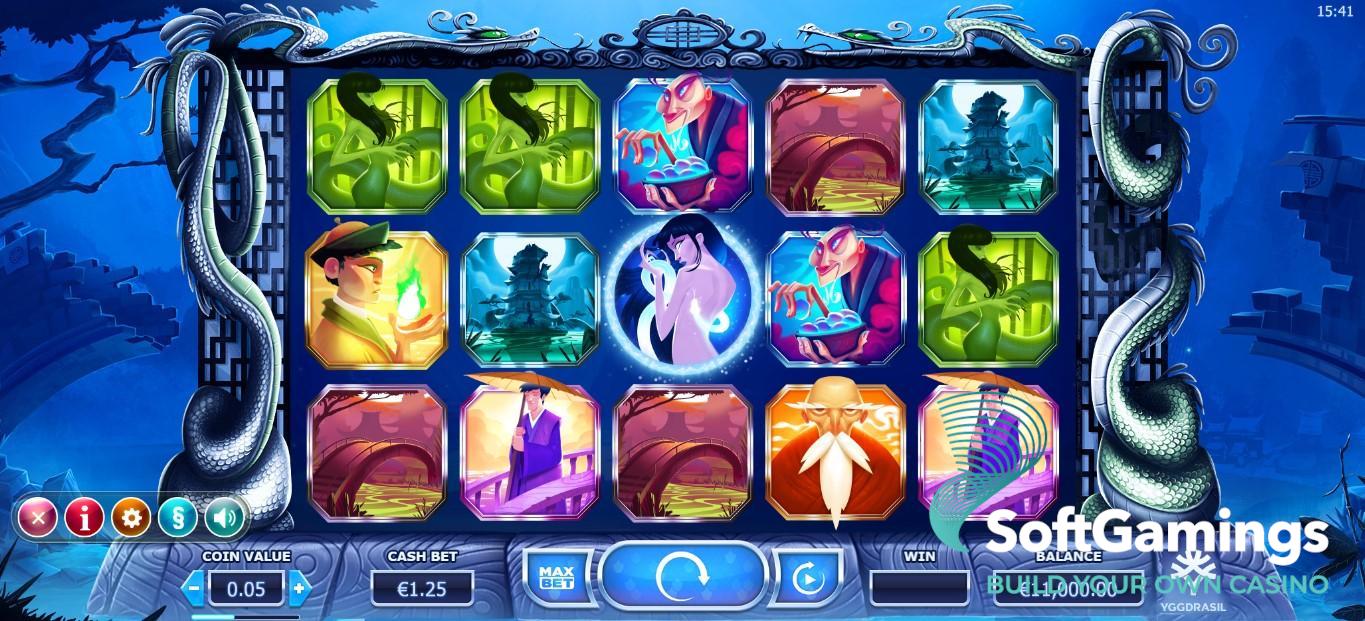The height and width of the screenshot is (621, 1365).
Task: Show the game rules section icon
Action: click(x=178, y=517)
